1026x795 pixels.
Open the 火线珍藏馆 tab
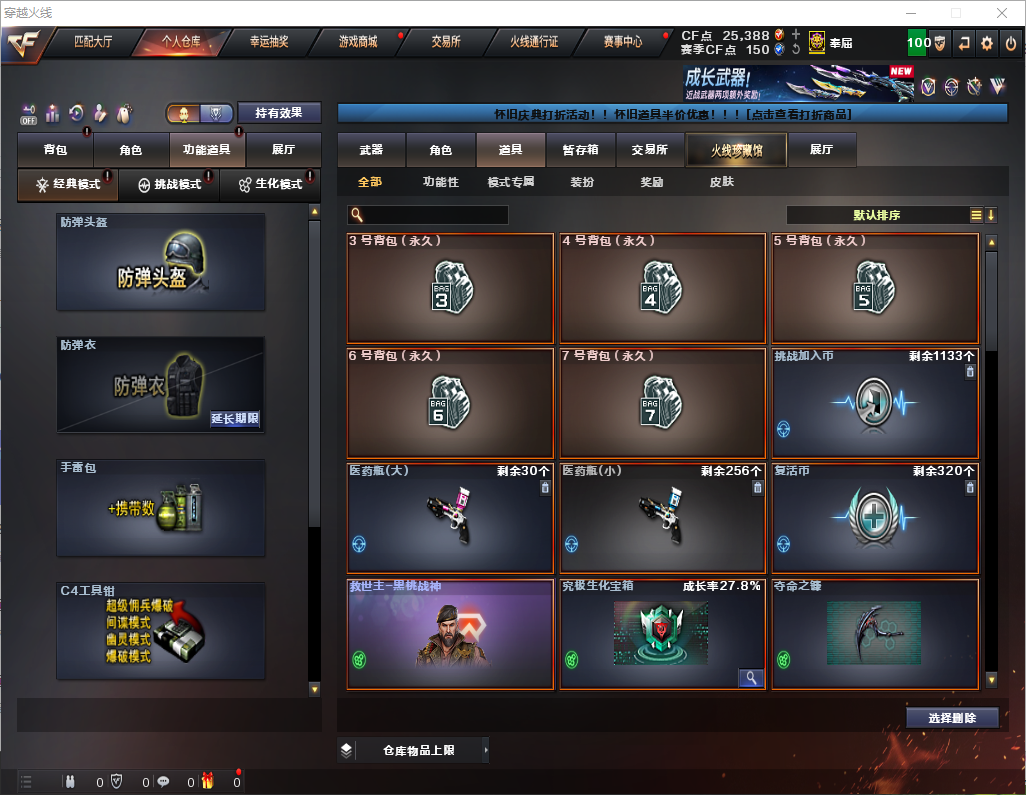pos(736,150)
